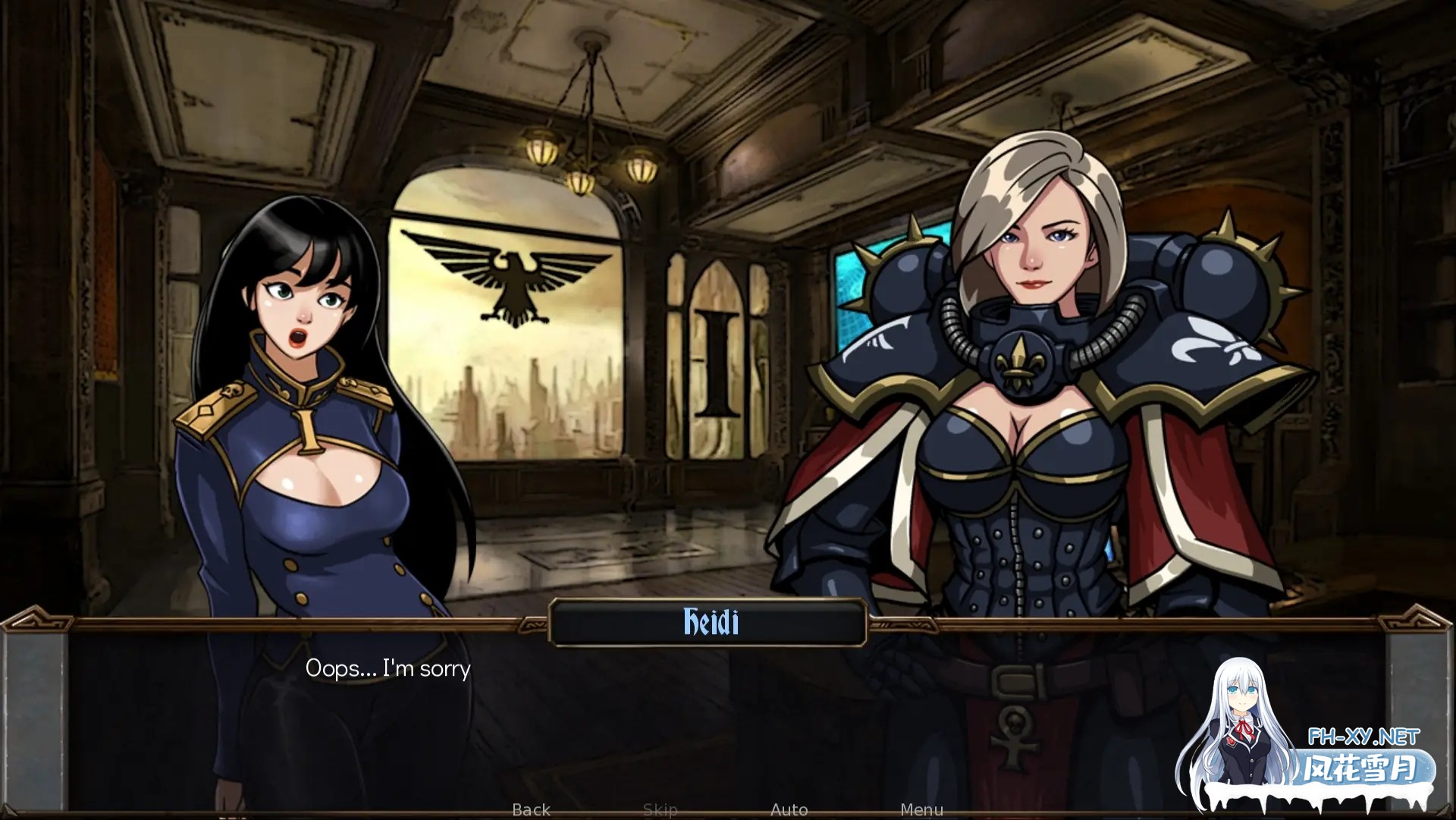Enable Skip mode from the quick menu

pyautogui.click(x=661, y=809)
